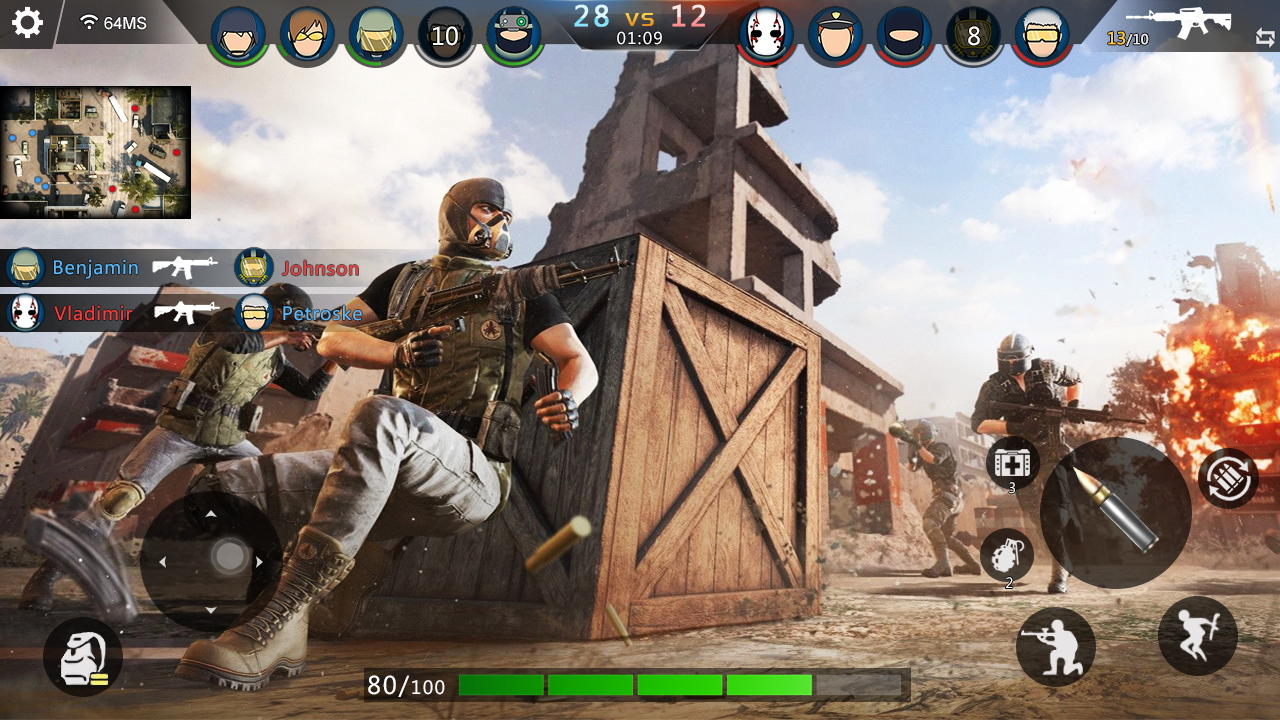Select Petroske's entry in the kill feed

click(322, 313)
